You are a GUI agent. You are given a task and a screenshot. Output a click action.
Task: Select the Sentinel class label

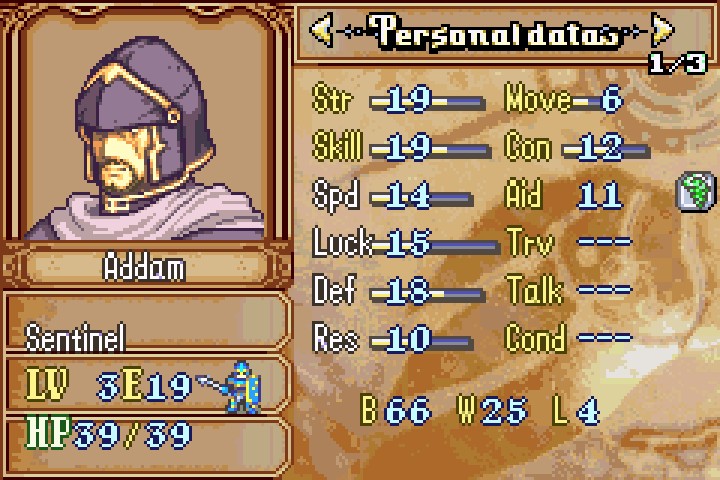(x=76, y=338)
